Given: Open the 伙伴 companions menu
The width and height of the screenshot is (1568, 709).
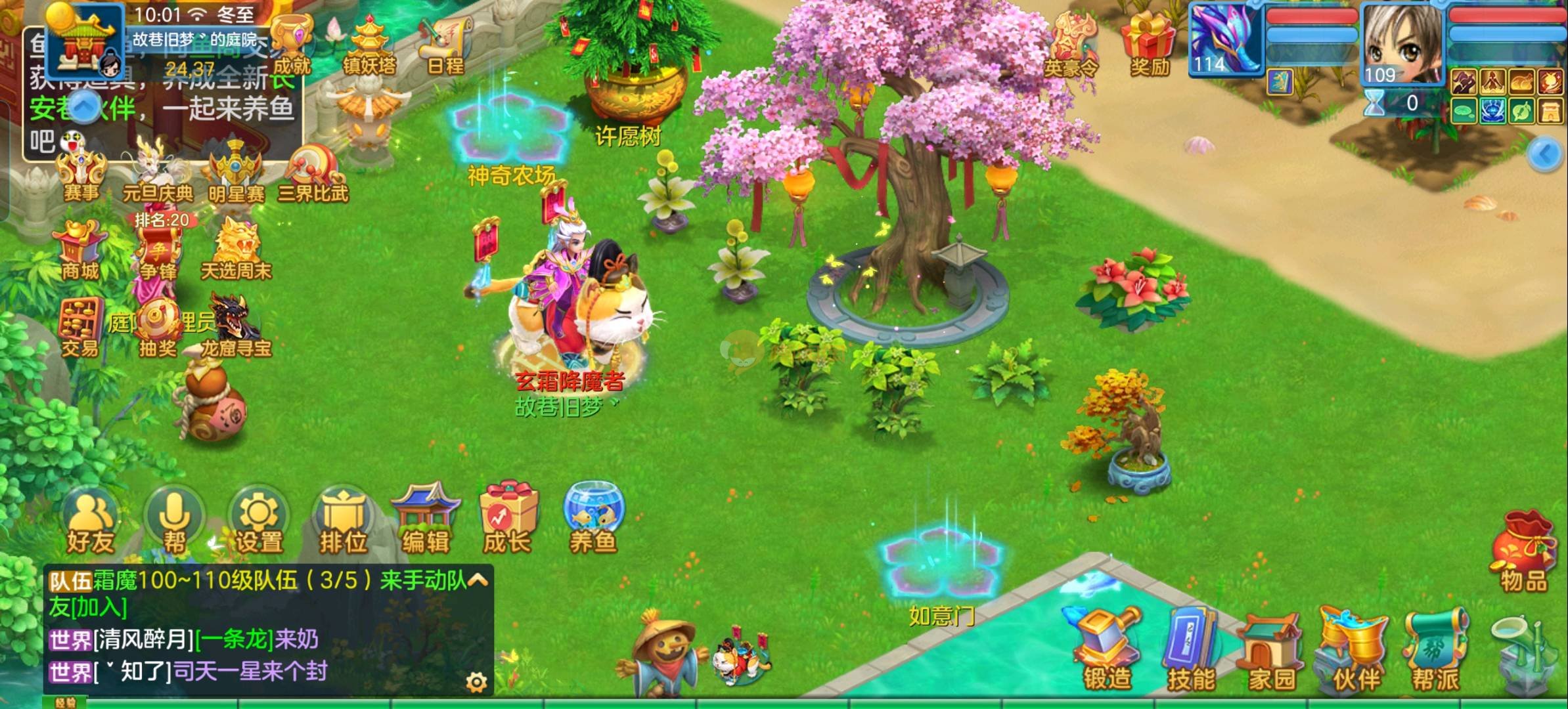Looking at the screenshot, I should [x=1356, y=650].
